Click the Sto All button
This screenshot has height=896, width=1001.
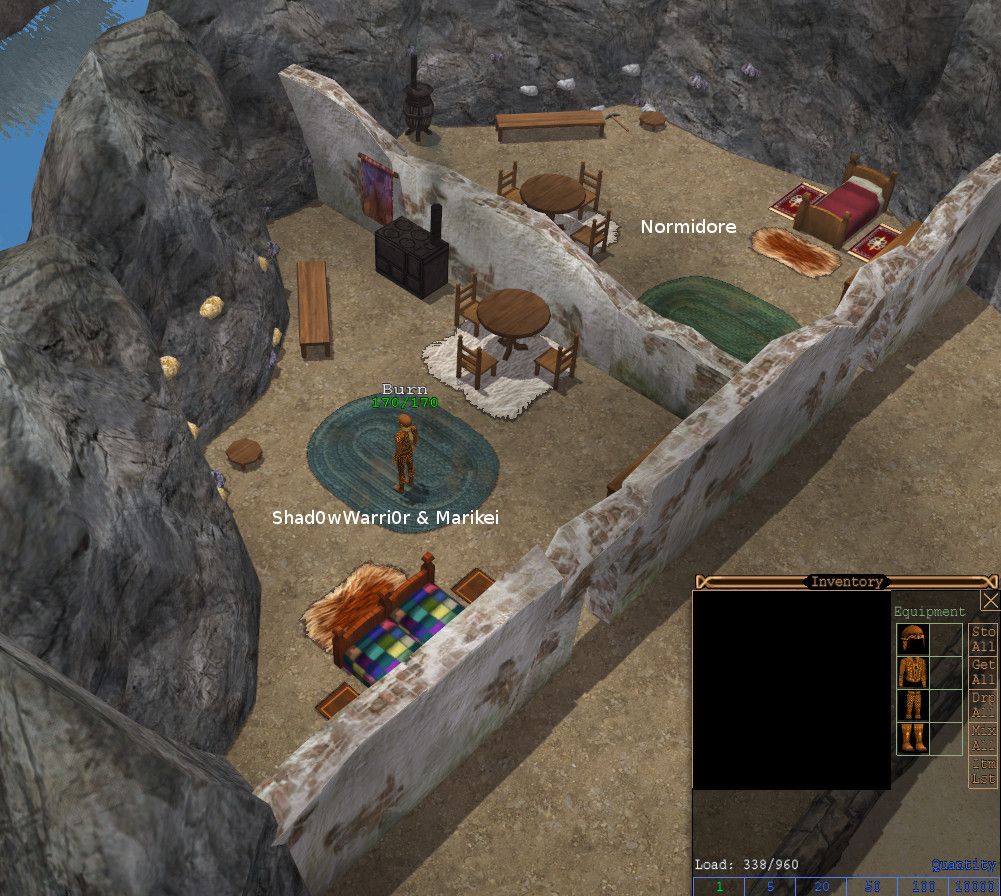(983, 639)
